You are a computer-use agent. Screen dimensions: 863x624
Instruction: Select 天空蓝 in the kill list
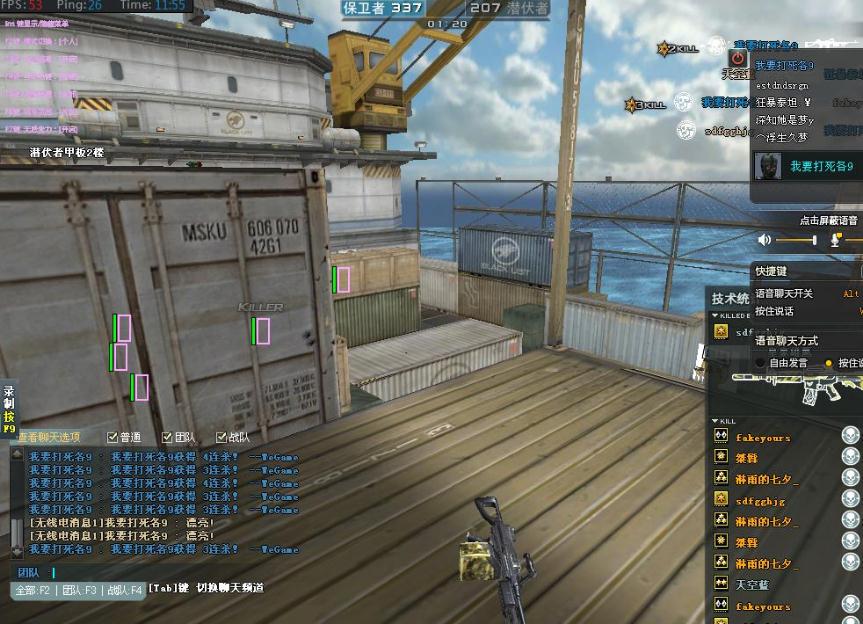(754, 583)
